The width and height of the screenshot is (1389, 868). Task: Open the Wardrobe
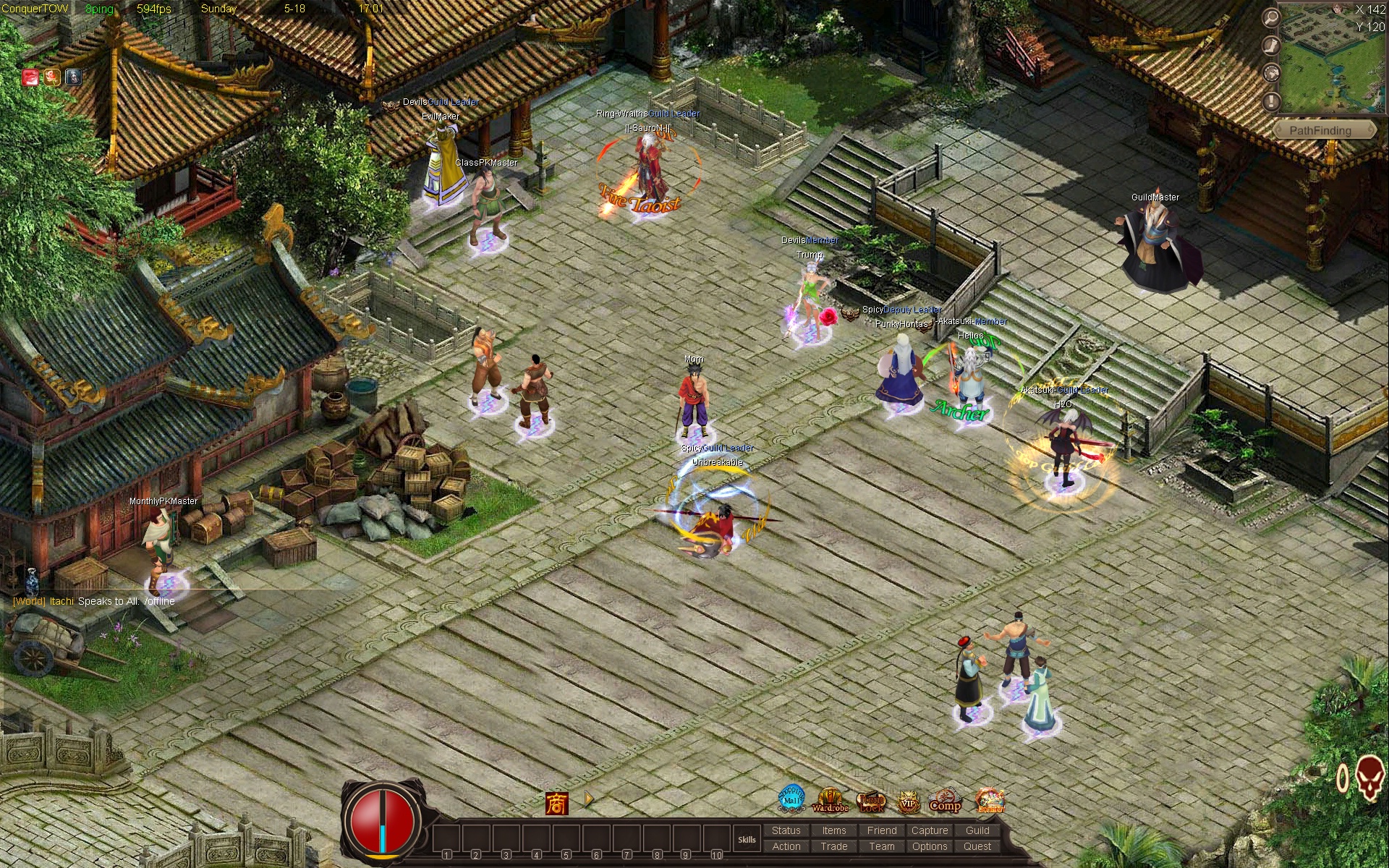click(830, 801)
